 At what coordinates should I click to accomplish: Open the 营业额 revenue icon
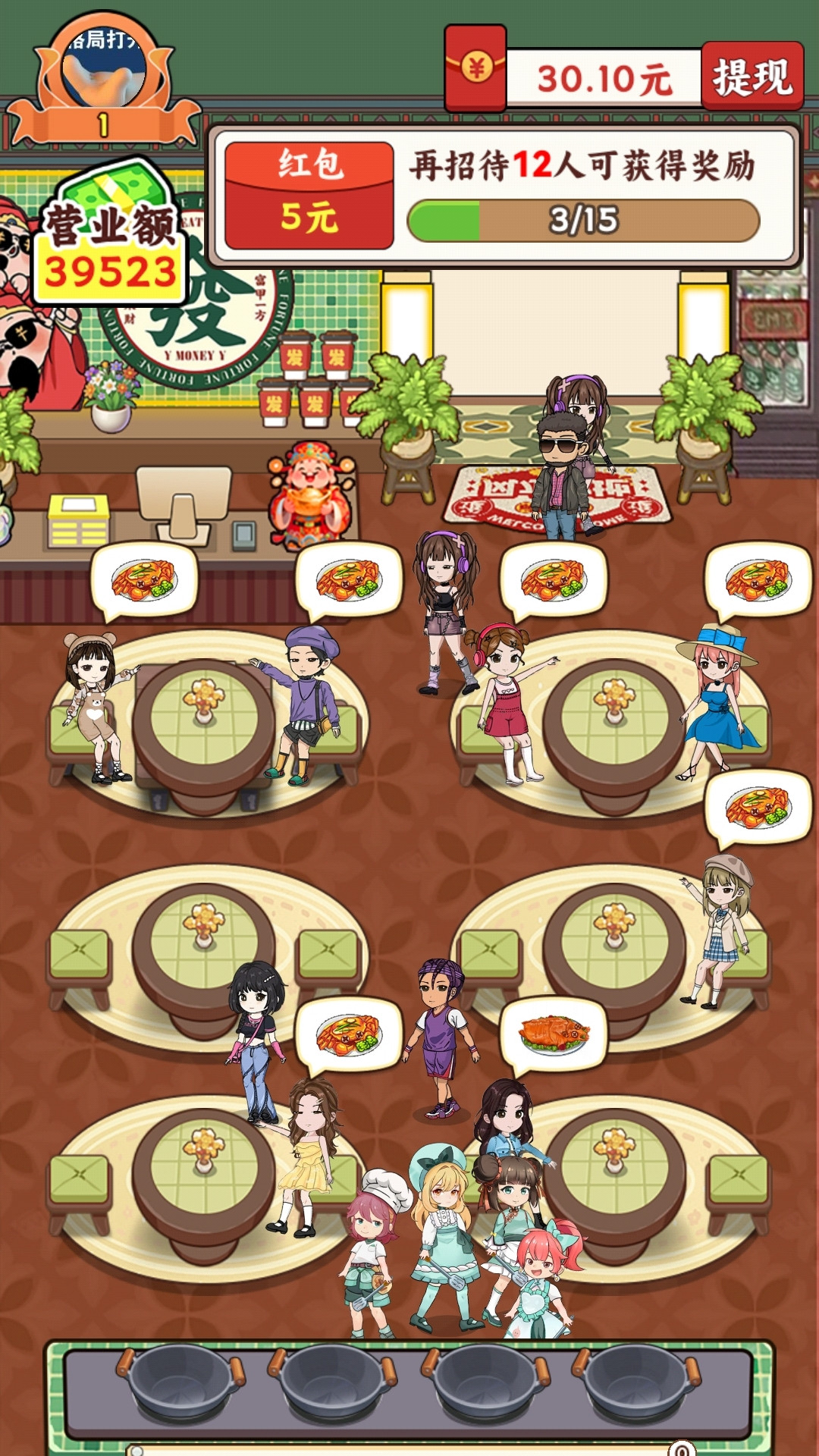click(111, 235)
